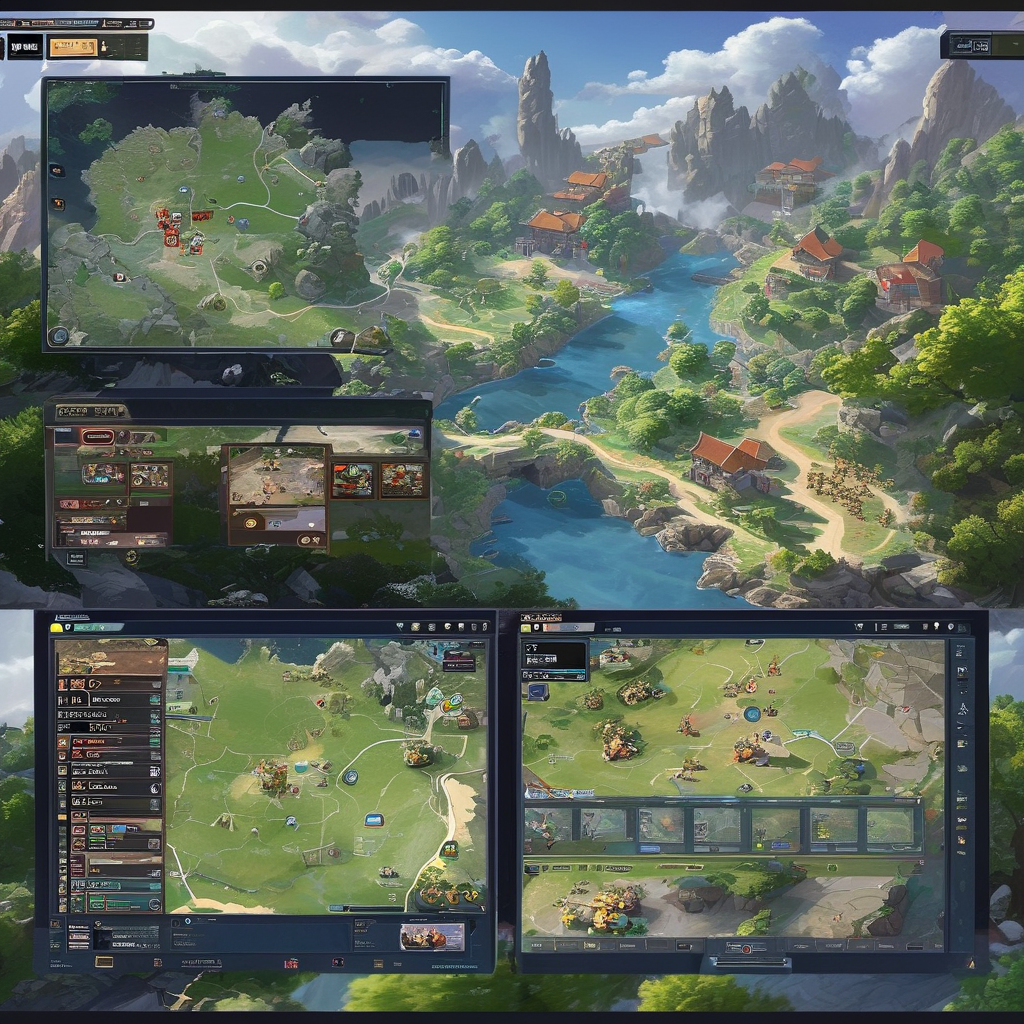Click the red-outlined button in the middle-left panel
The height and width of the screenshot is (1024, 1024).
97,436
